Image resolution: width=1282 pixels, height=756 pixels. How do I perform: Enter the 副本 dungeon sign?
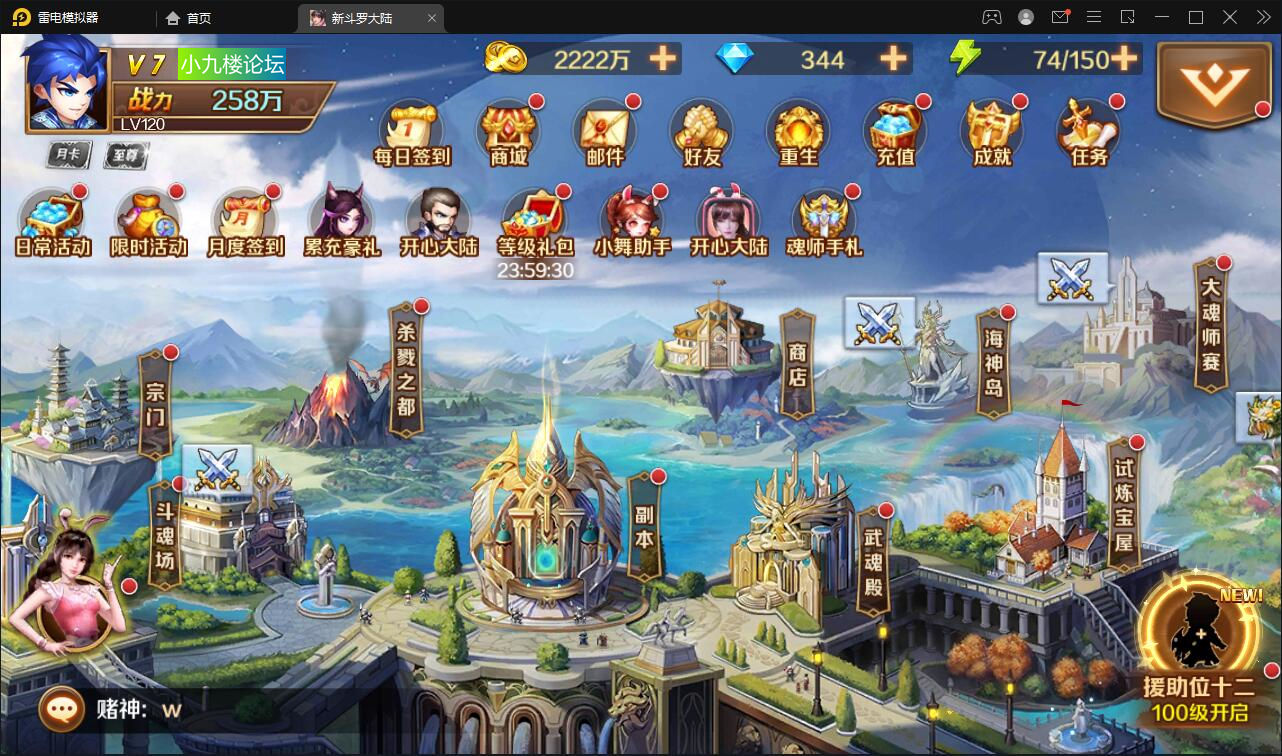[x=644, y=525]
